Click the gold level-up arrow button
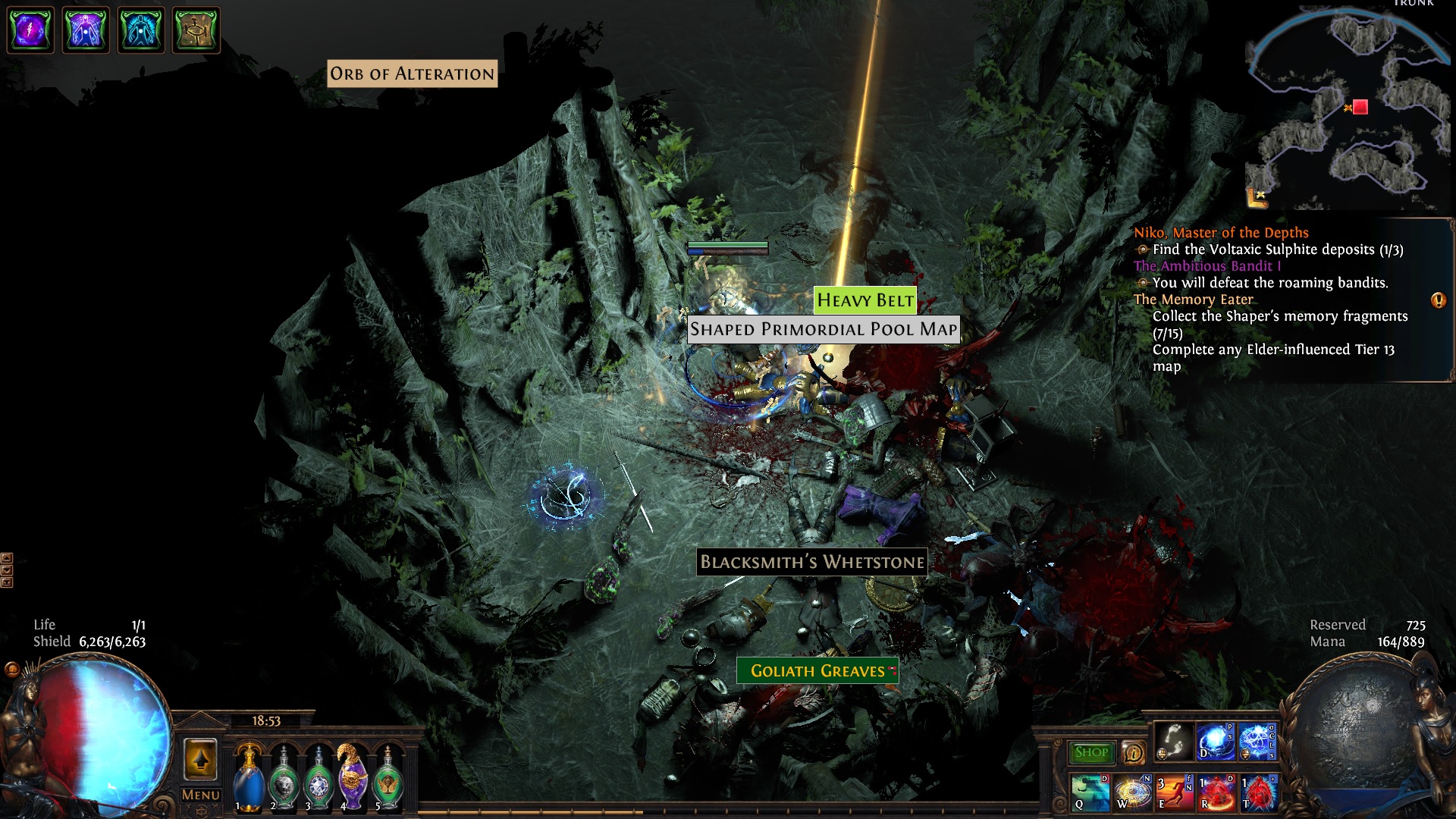The image size is (1456, 819). pyautogui.click(x=200, y=759)
